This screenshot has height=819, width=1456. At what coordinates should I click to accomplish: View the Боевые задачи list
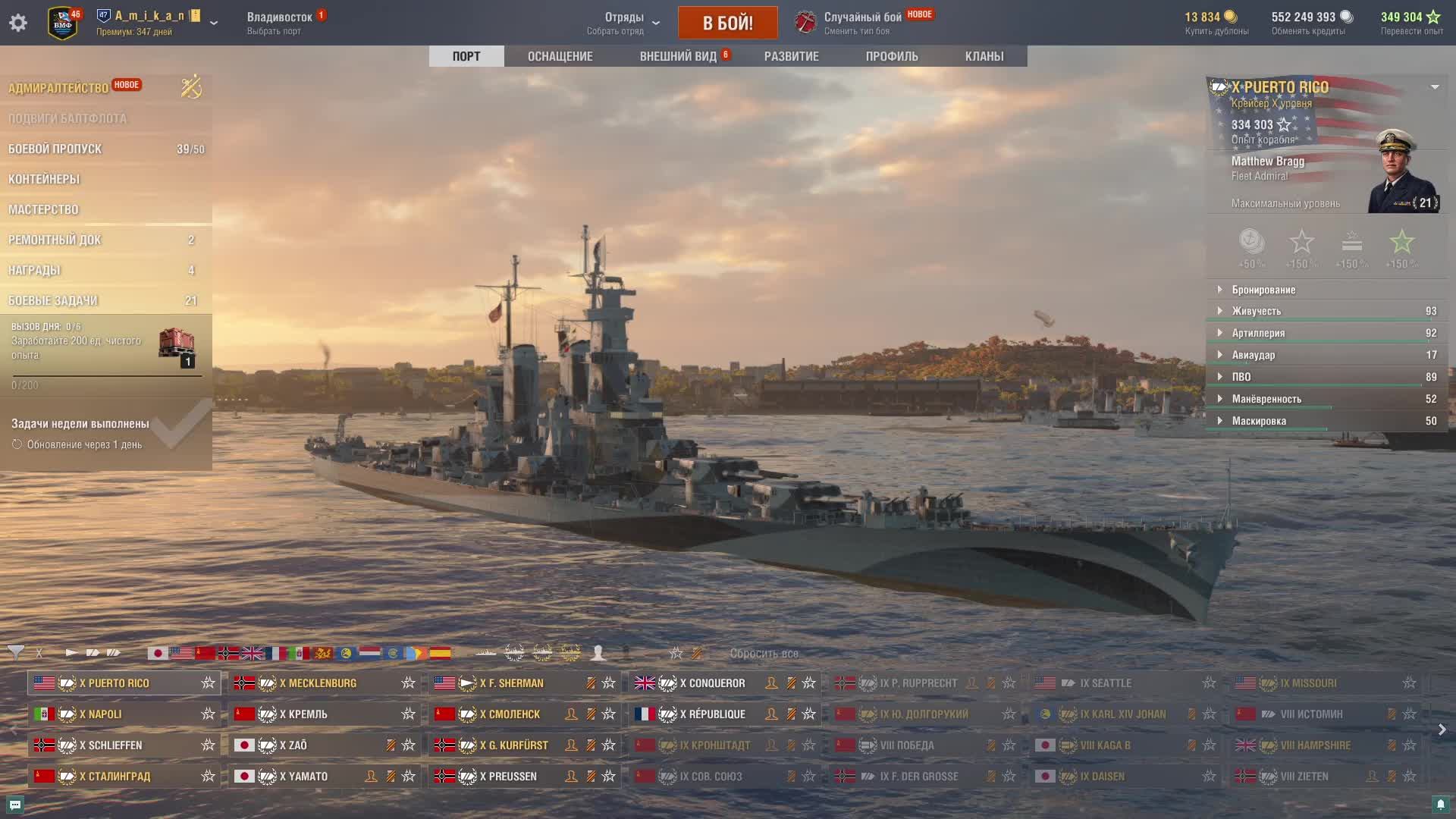53,300
